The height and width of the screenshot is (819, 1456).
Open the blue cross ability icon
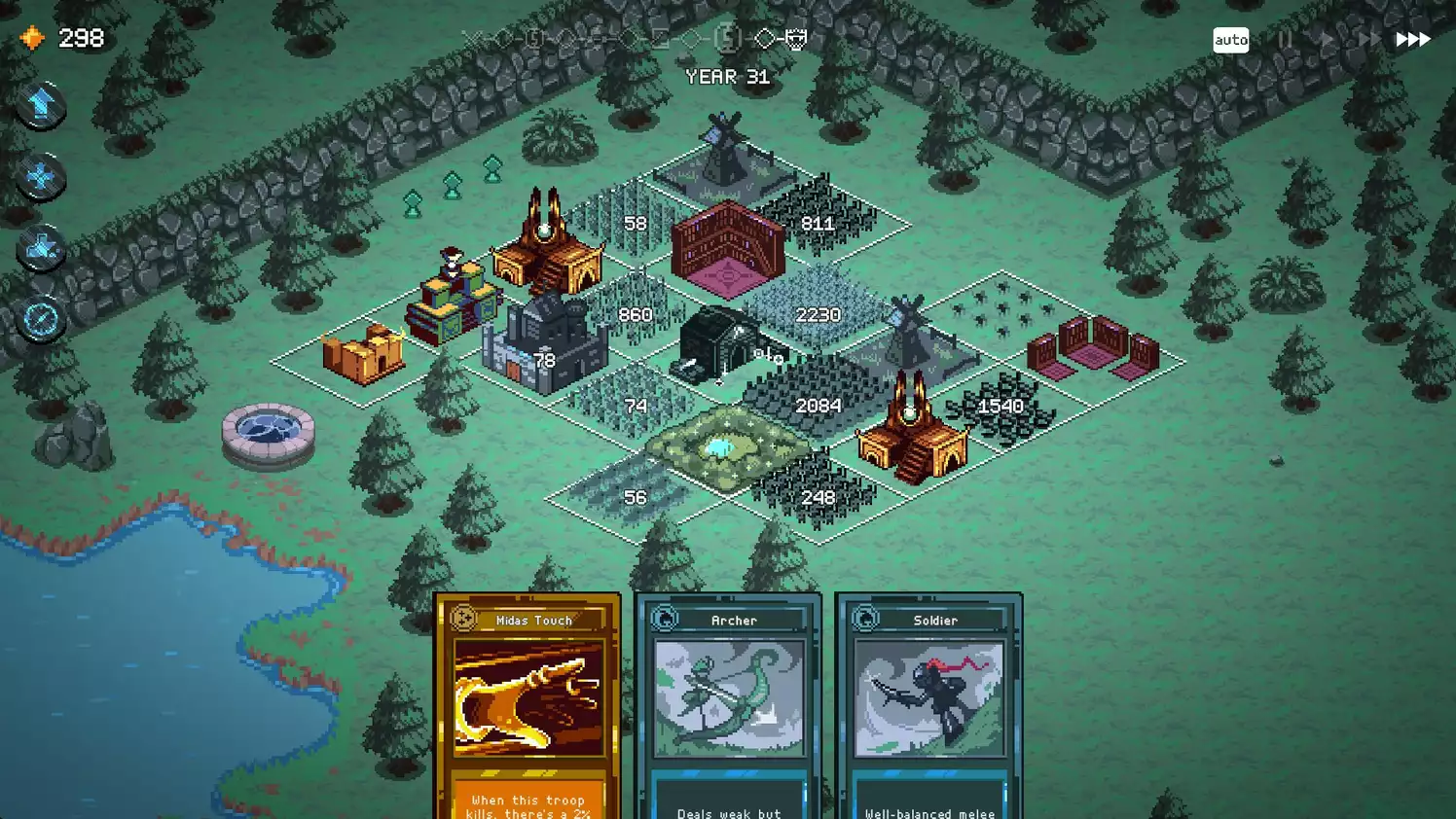pos(40,177)
